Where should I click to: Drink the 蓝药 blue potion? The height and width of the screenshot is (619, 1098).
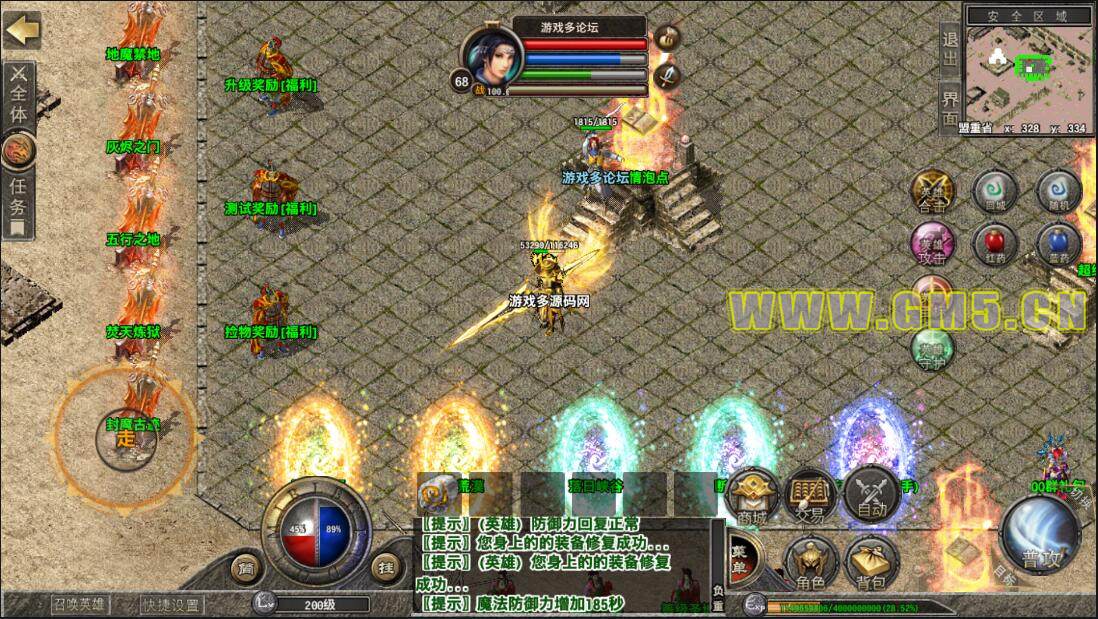[x=1058, y=243]
